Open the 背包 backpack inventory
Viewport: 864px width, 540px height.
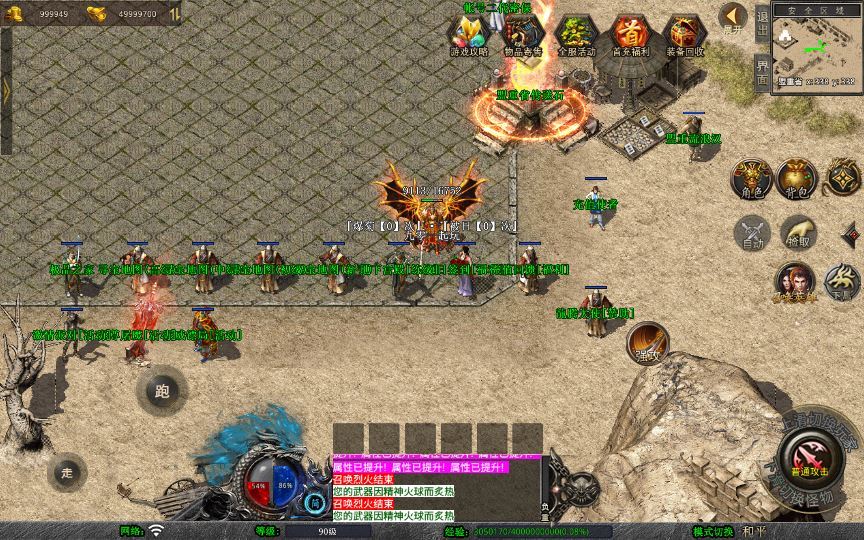pyautogui.click(x=797, y=177)
